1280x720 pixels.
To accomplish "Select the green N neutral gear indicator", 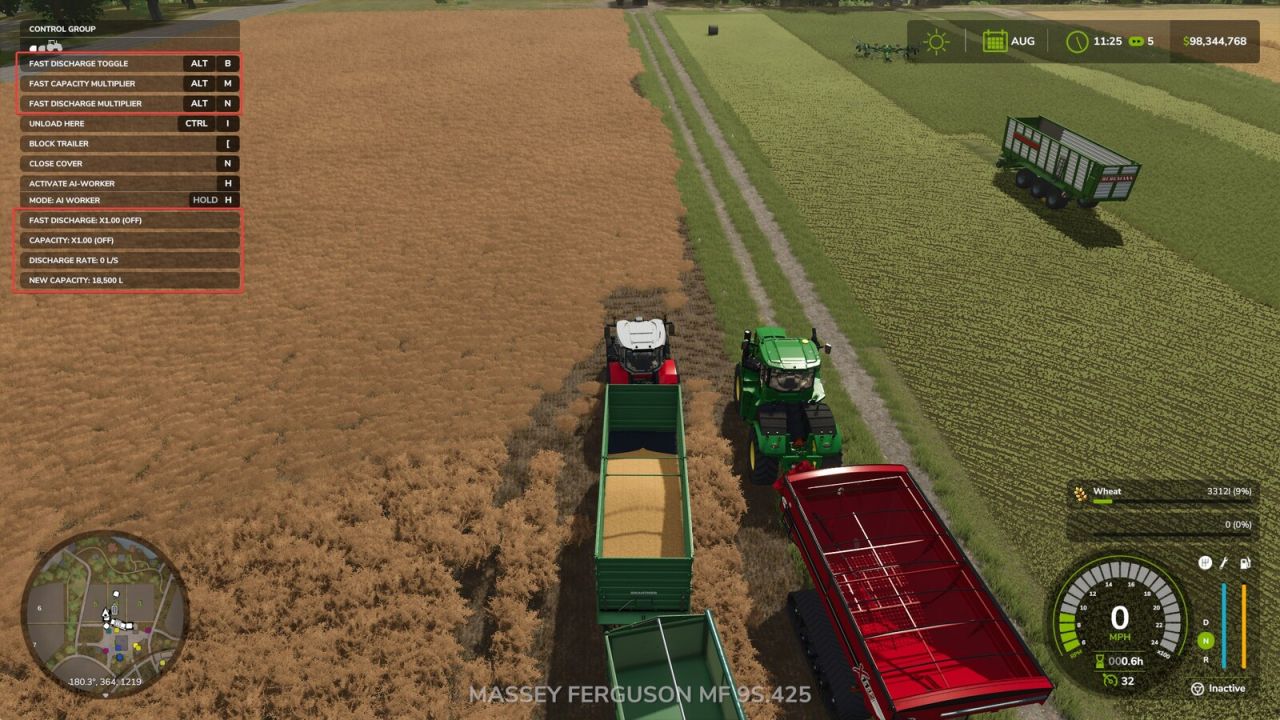I will point(1204,640).
